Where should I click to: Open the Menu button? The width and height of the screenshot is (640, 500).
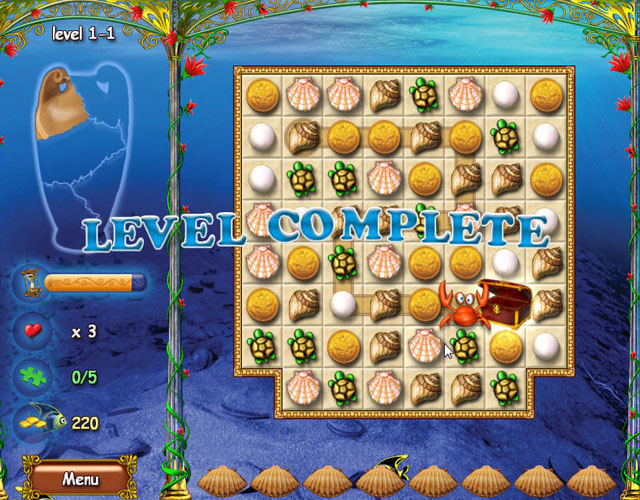coord(80,478)
